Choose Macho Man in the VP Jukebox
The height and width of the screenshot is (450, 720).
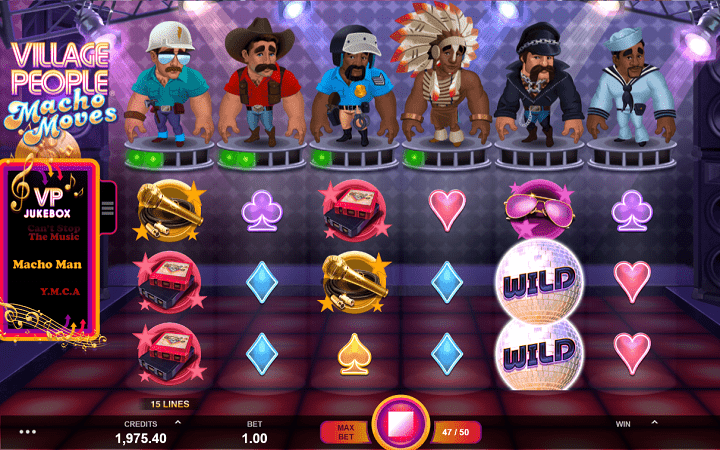point(47,265)
